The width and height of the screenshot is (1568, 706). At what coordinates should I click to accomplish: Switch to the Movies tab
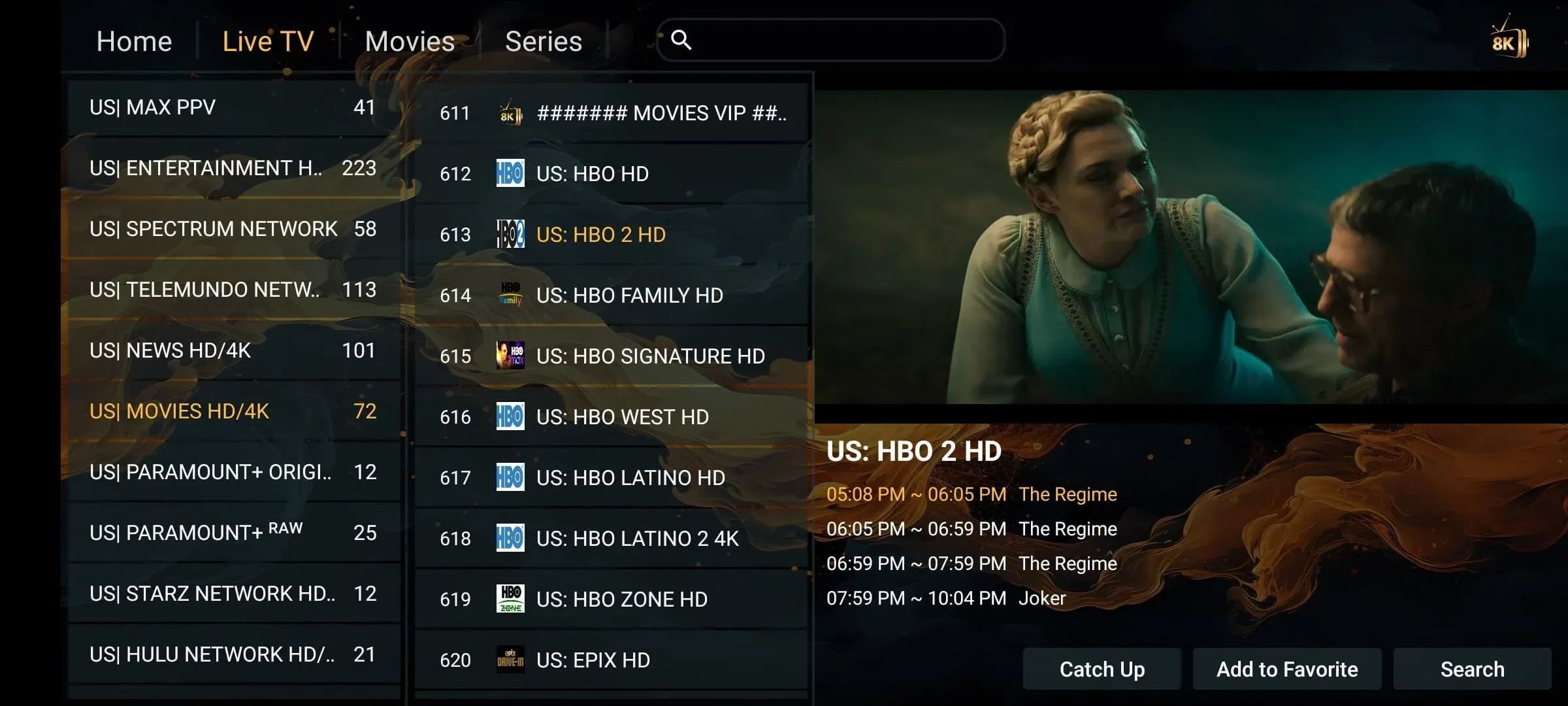coord(409,41)
